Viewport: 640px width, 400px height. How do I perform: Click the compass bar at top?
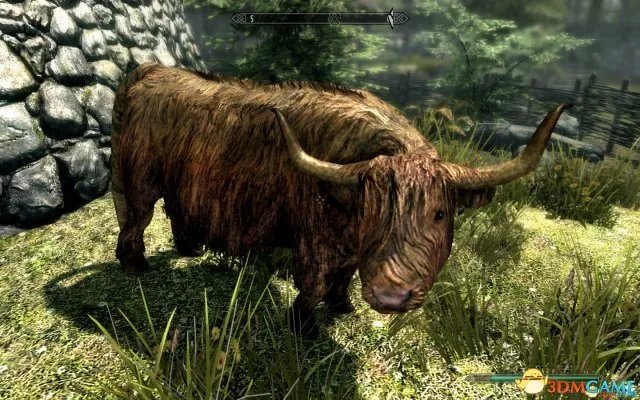coord(320,17)
